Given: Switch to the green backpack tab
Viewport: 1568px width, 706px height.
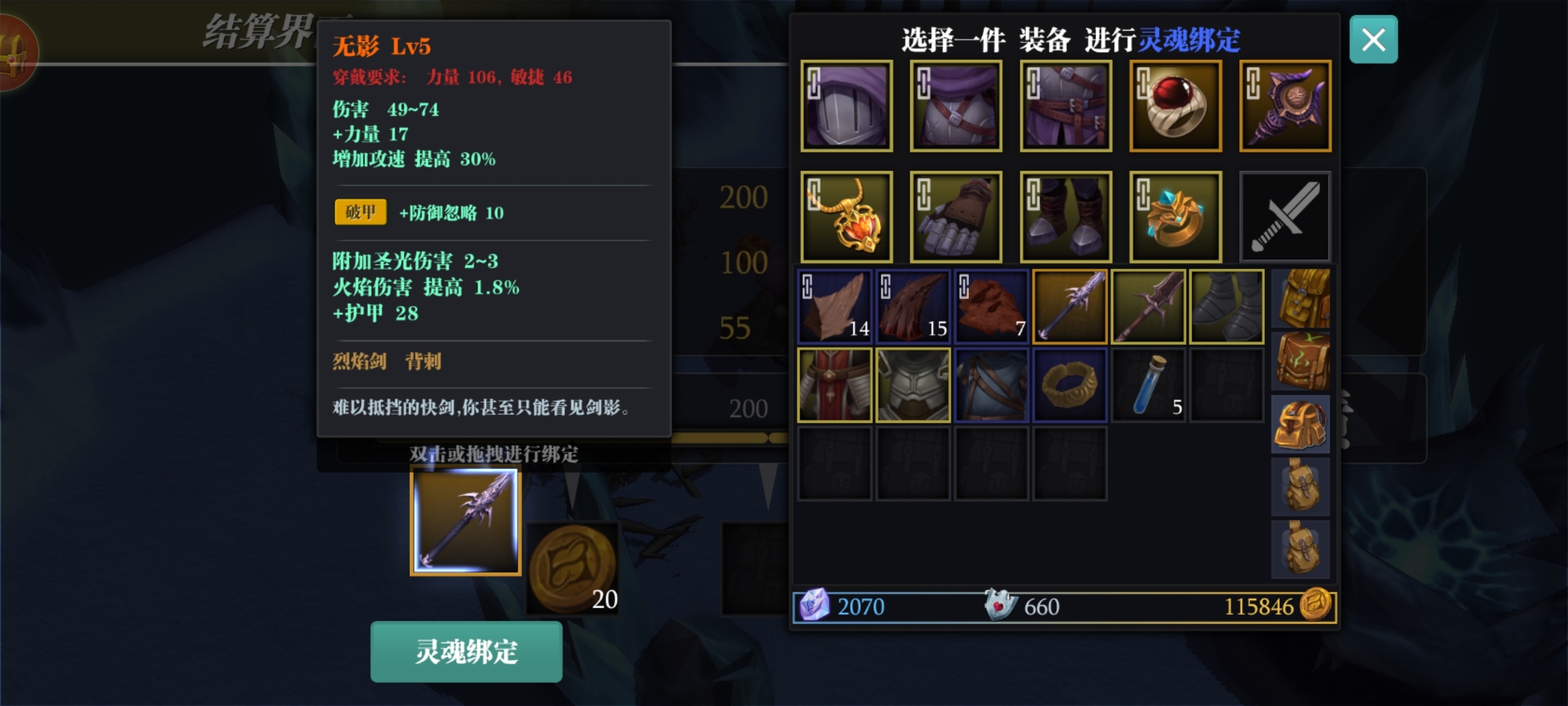Looking at the screenshot, I should click(1301, 360).
